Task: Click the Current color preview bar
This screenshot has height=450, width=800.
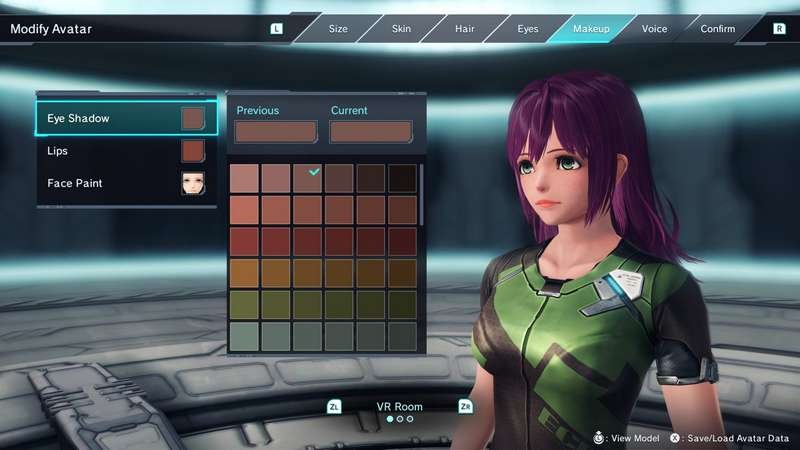Action: pos(371,132)
